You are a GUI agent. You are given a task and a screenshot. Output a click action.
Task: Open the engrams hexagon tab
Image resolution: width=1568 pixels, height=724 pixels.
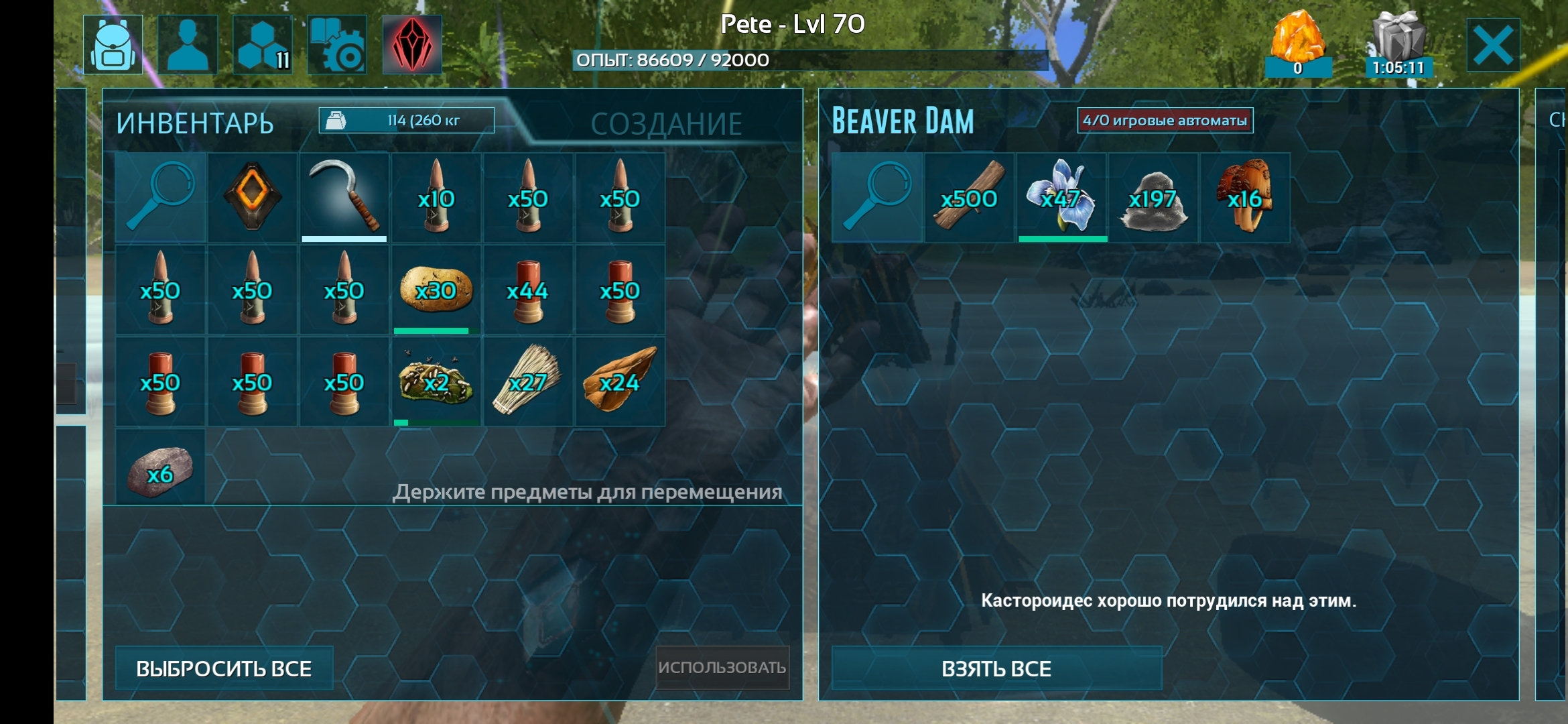coord(263,45)
